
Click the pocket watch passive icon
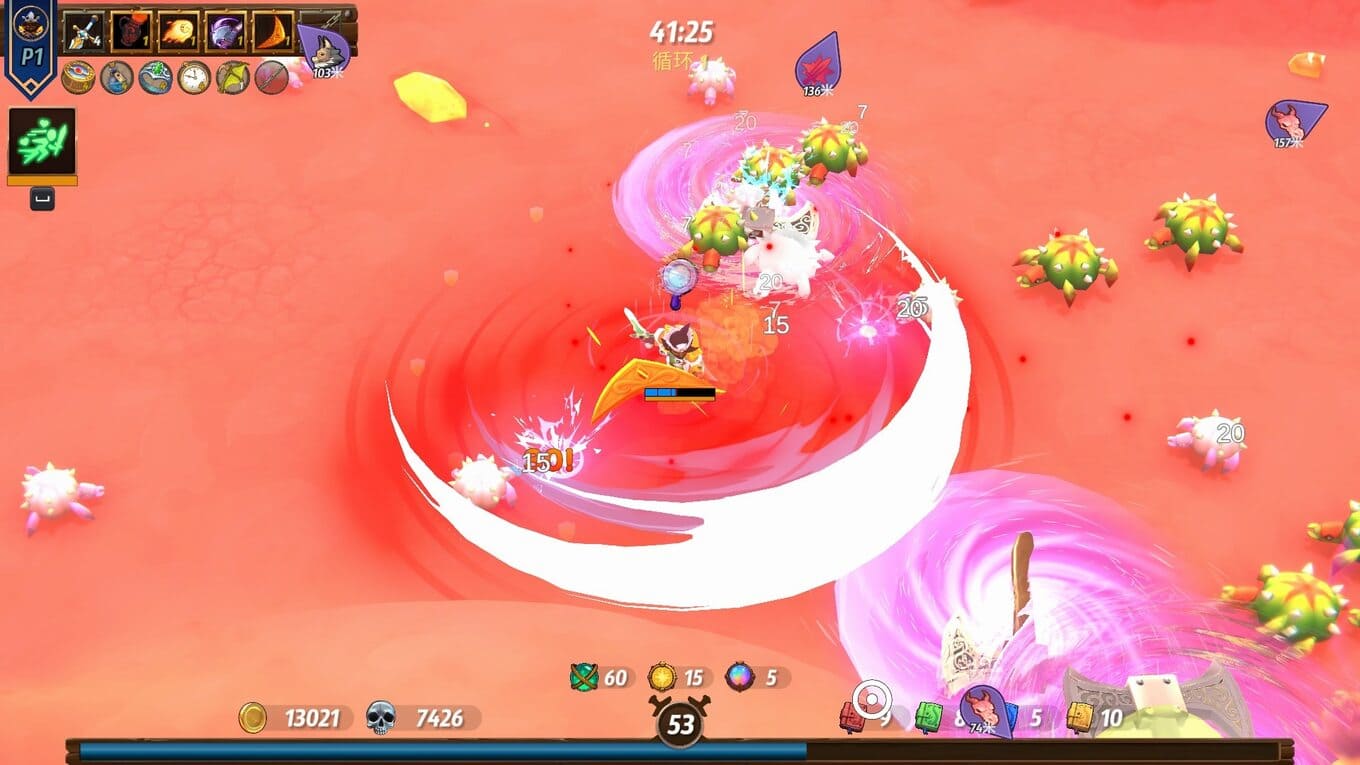tap(194, 77)
